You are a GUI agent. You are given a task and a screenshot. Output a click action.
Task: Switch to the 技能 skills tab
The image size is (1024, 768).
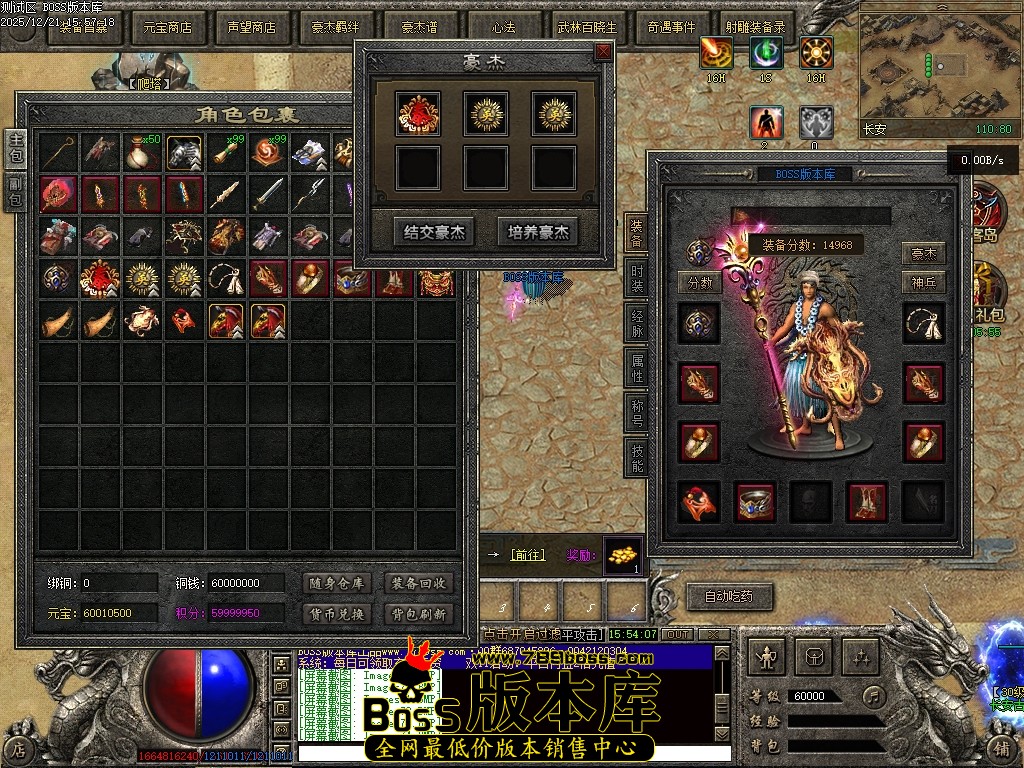point(637,457)
